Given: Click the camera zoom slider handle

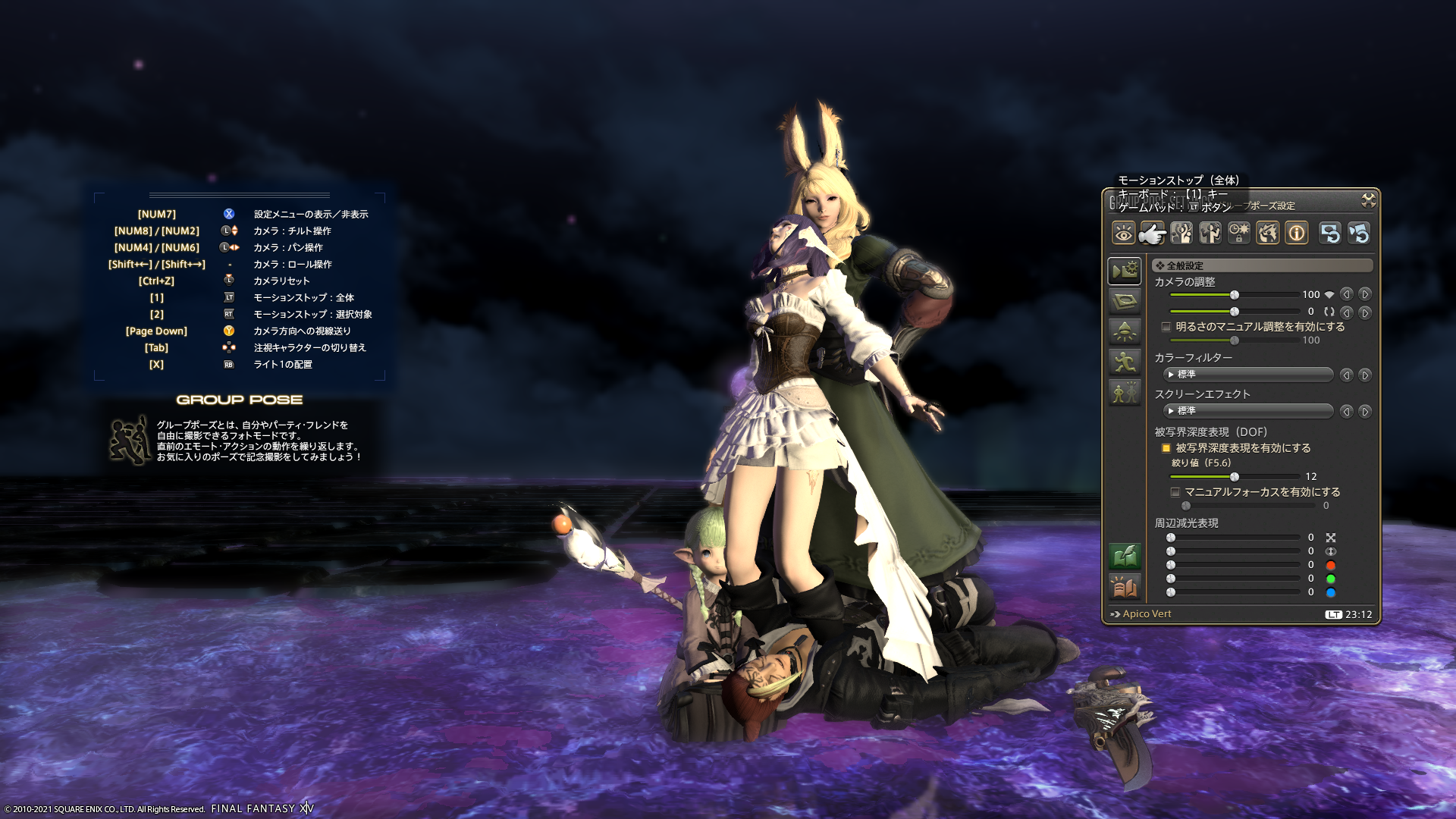Looking at the screenshot, I should 1235,295.
